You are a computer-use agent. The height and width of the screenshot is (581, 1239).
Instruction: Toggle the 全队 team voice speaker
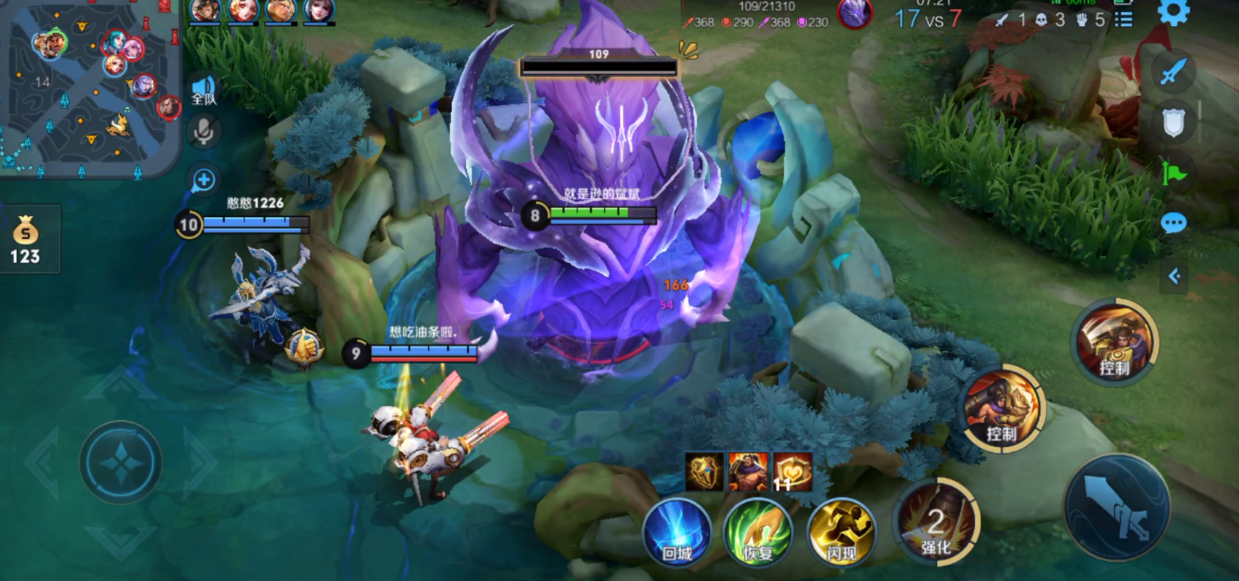pos(204,91)
